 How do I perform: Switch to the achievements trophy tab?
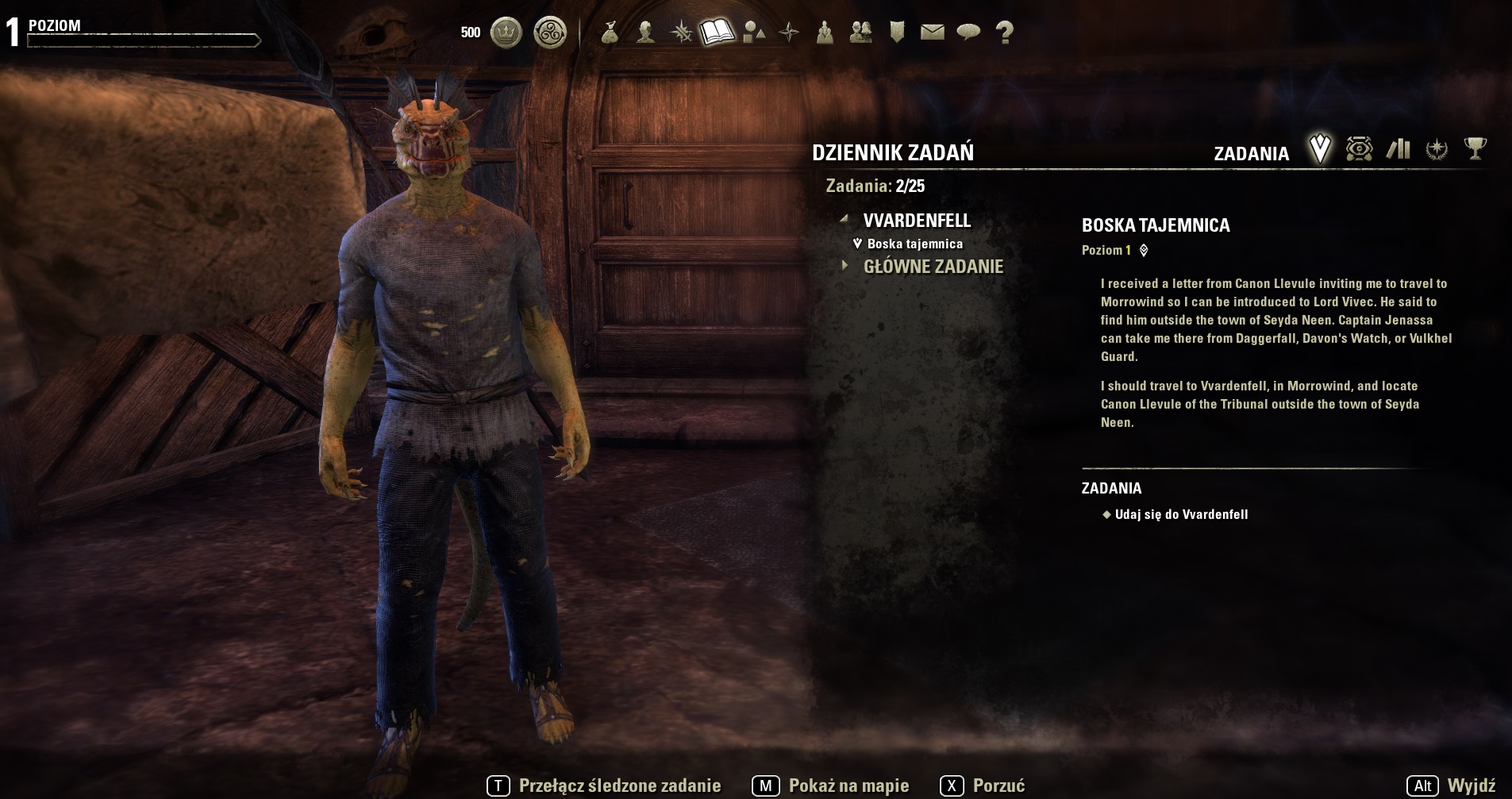click(x=1475, y=149)
